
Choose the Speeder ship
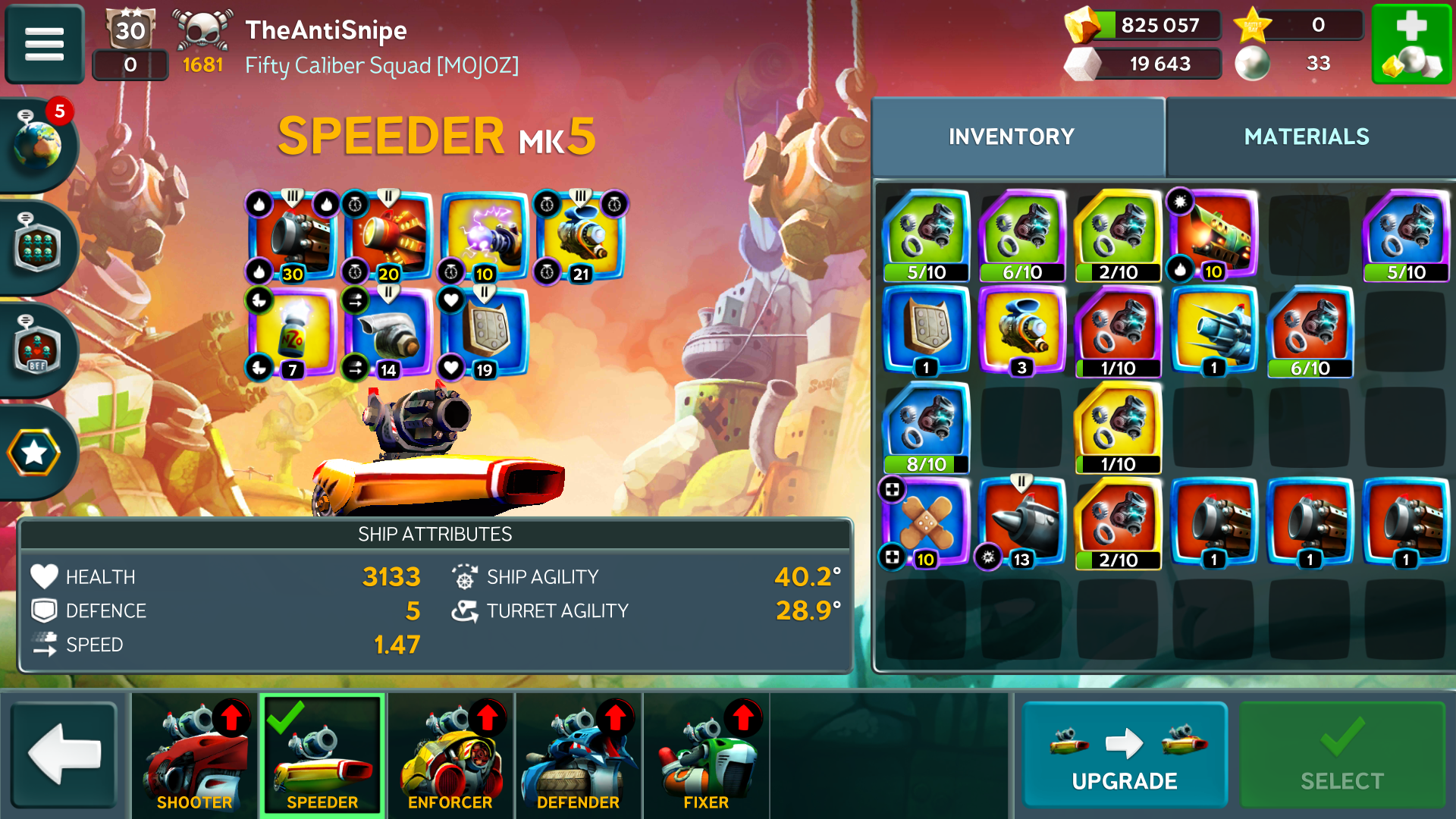coord(322,755)
